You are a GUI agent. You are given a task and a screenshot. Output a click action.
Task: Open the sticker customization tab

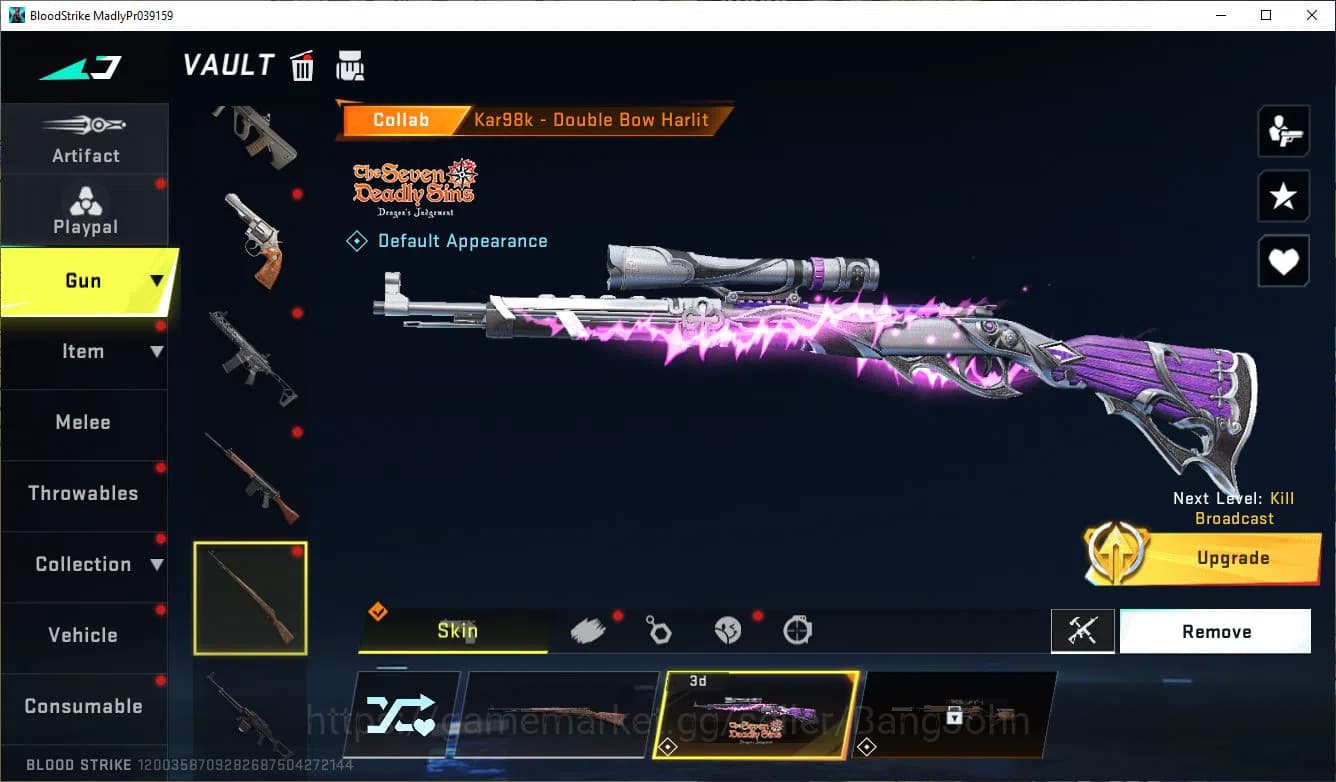pos(728,628)
